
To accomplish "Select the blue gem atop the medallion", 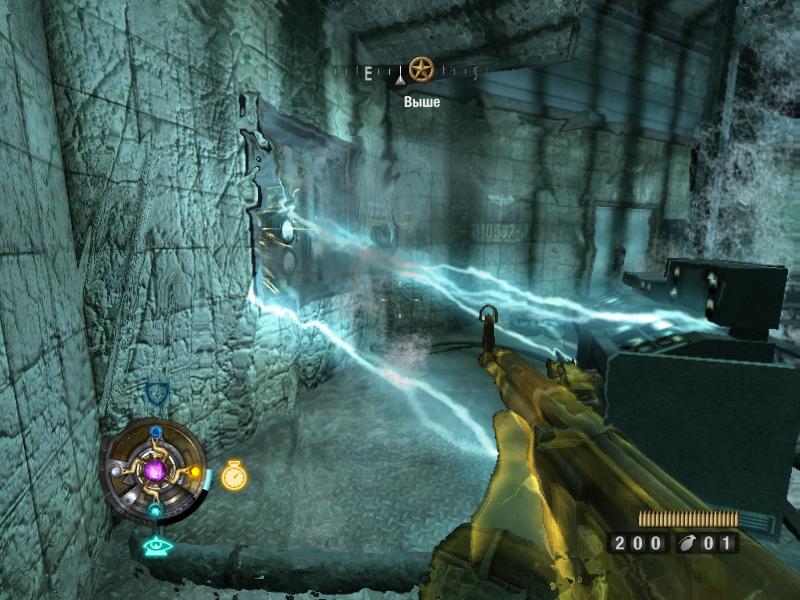I will tap(156, 432).
